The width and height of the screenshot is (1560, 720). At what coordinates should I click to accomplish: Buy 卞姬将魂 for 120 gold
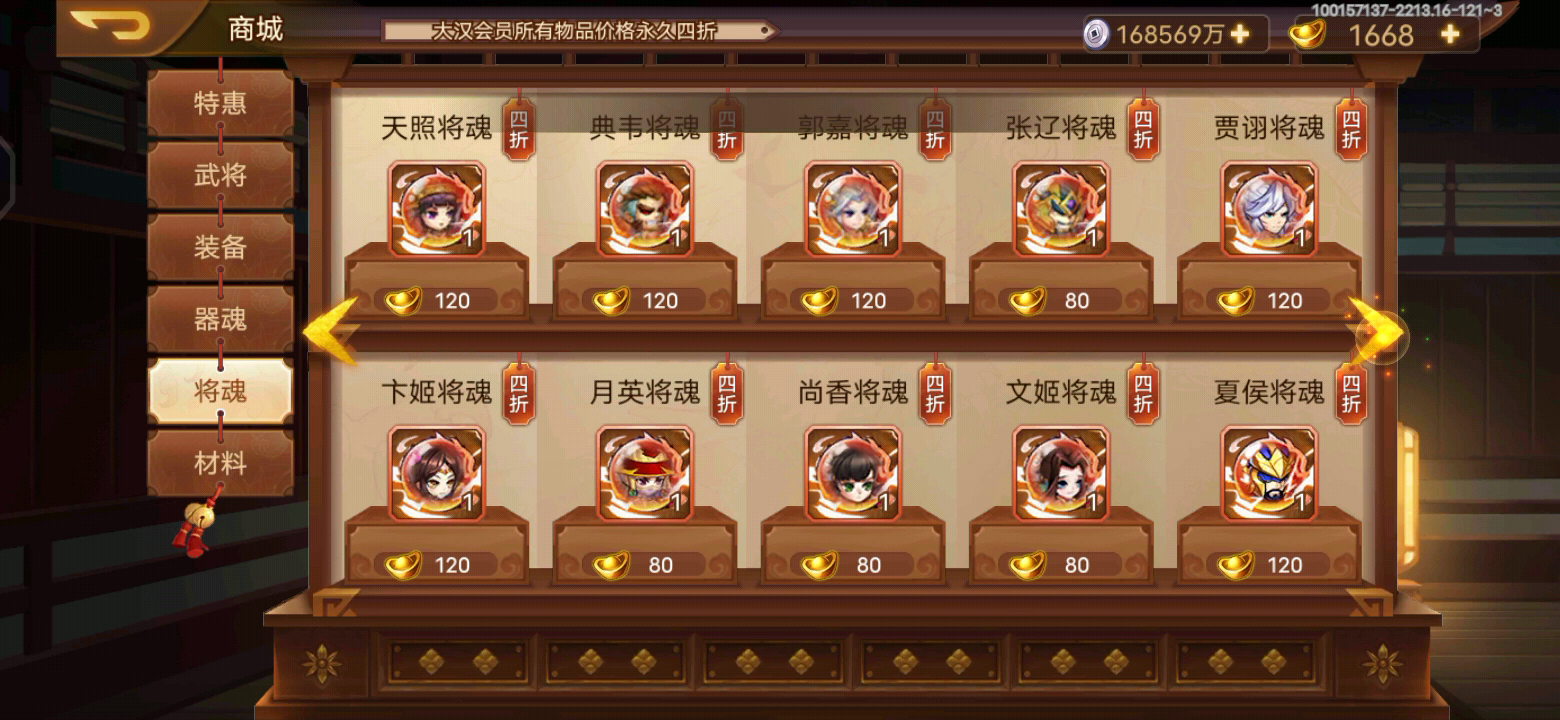(x=437, y=564)
